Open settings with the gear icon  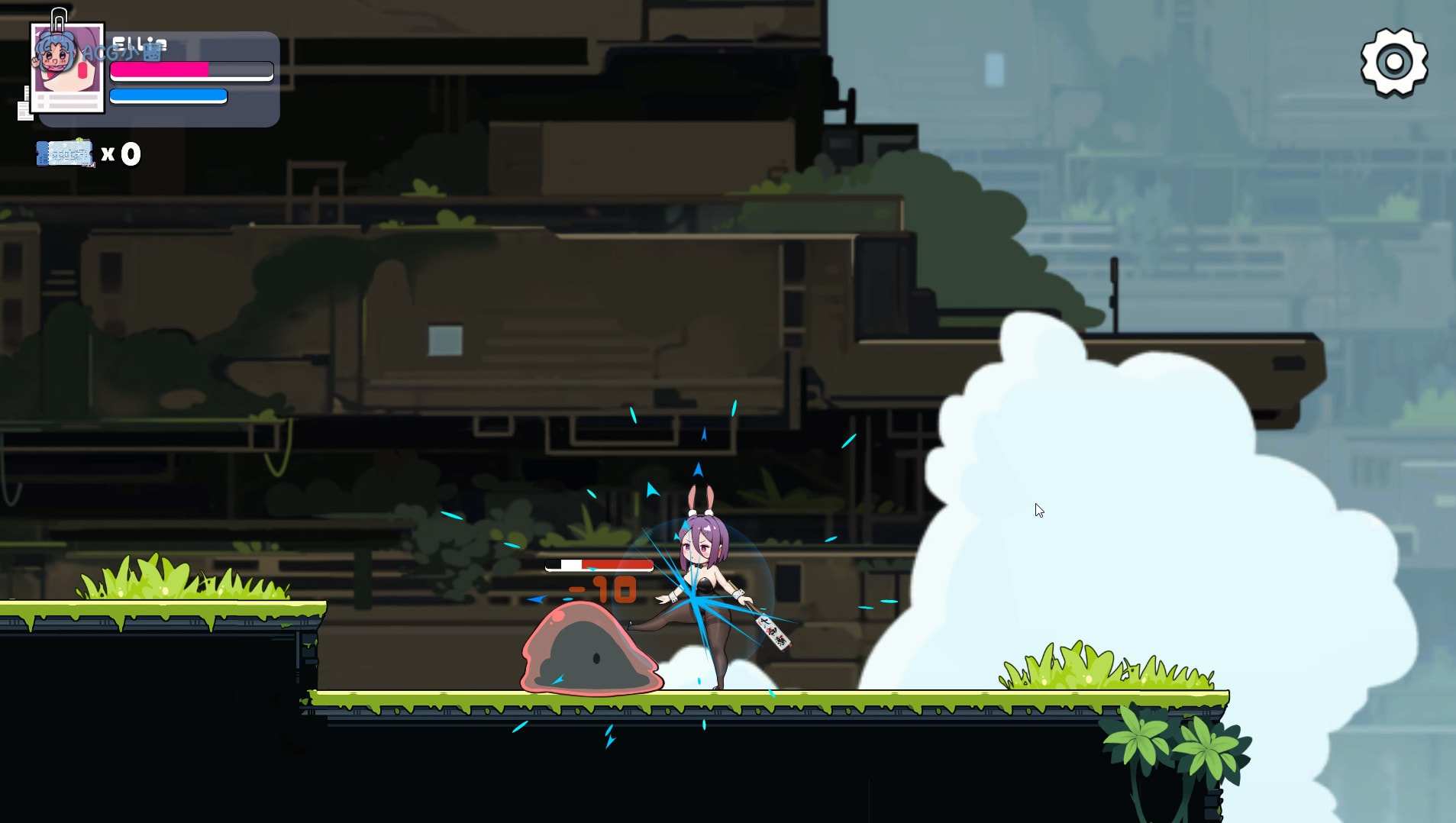coord(1393,63)
